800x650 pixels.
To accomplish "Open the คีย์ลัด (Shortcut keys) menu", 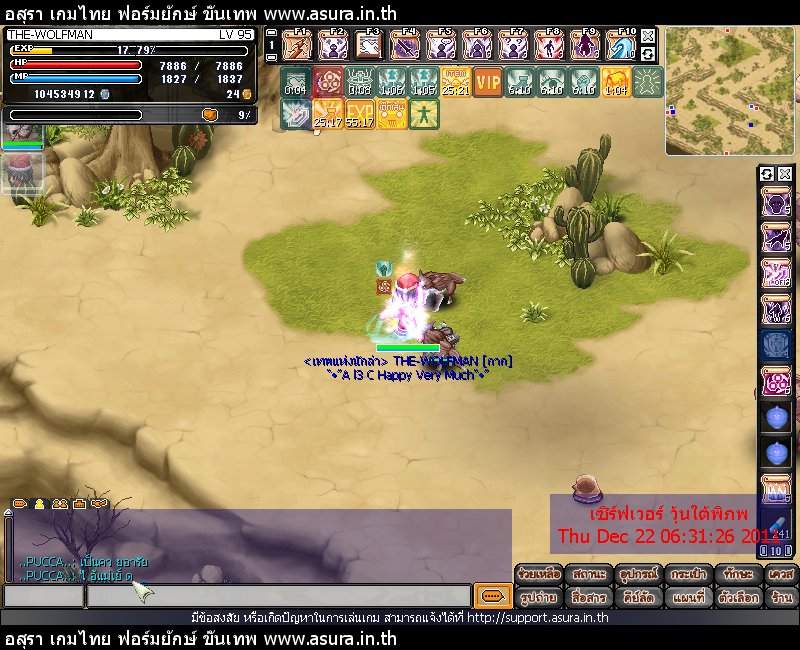I will click(x=640, y=597).
